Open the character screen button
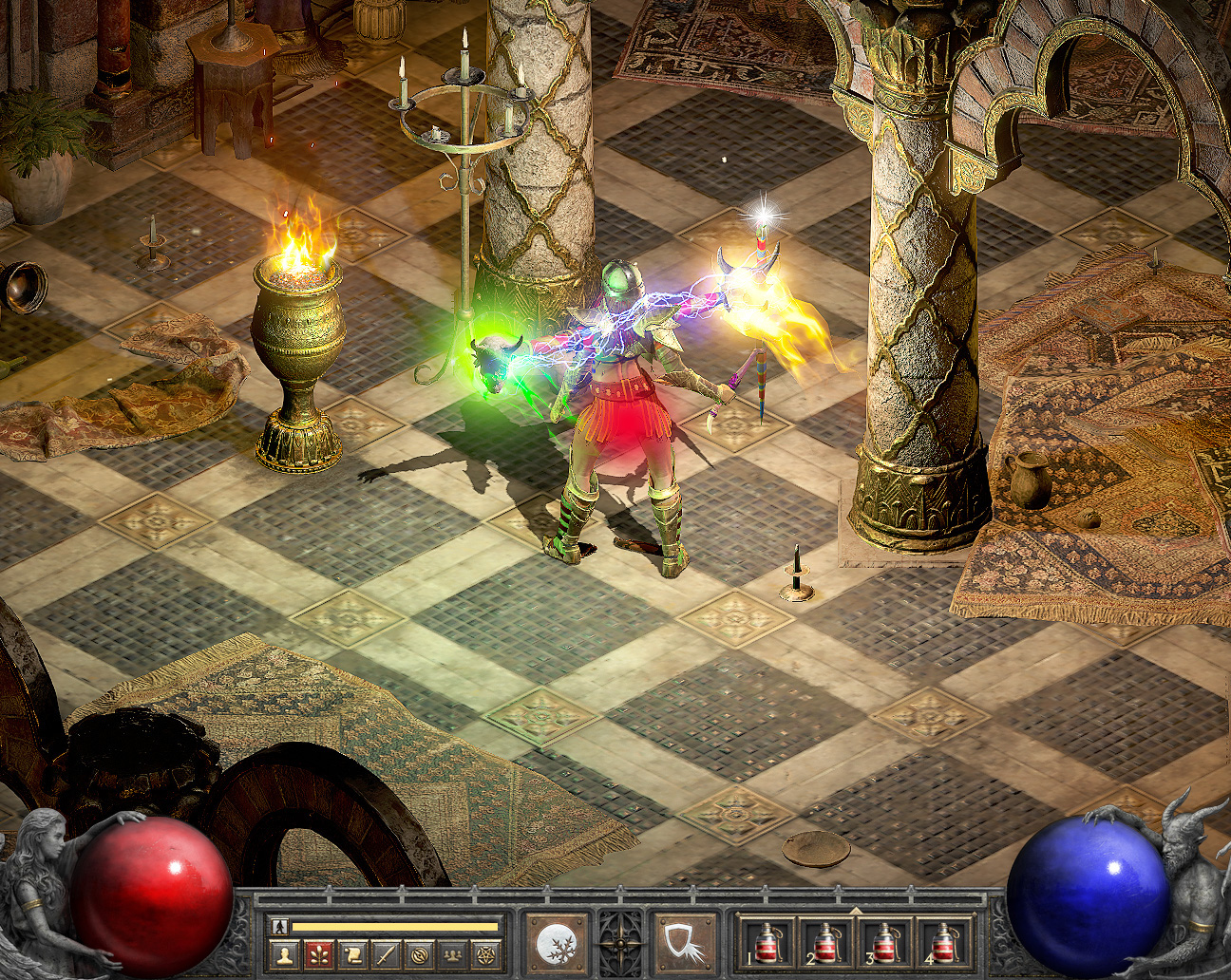The image size is (1231, 980). (284, 952)
